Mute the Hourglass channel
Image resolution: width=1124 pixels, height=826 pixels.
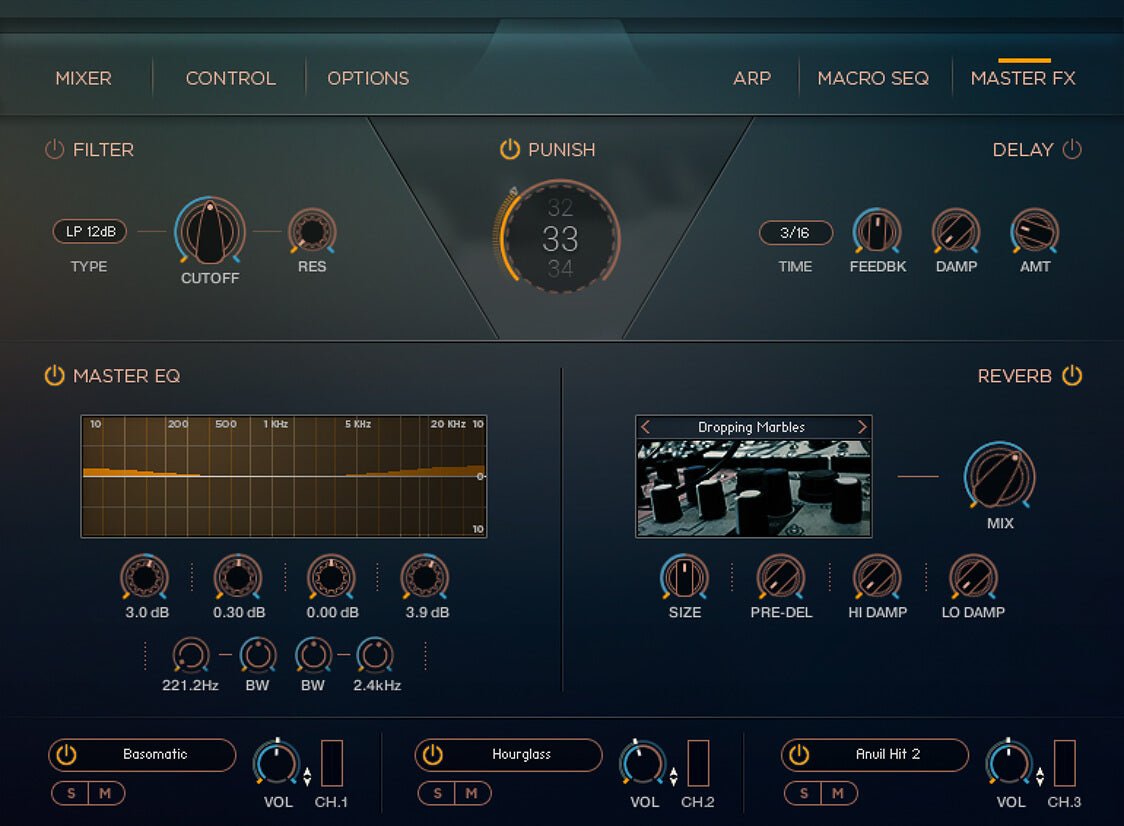[x=472, y=793]
